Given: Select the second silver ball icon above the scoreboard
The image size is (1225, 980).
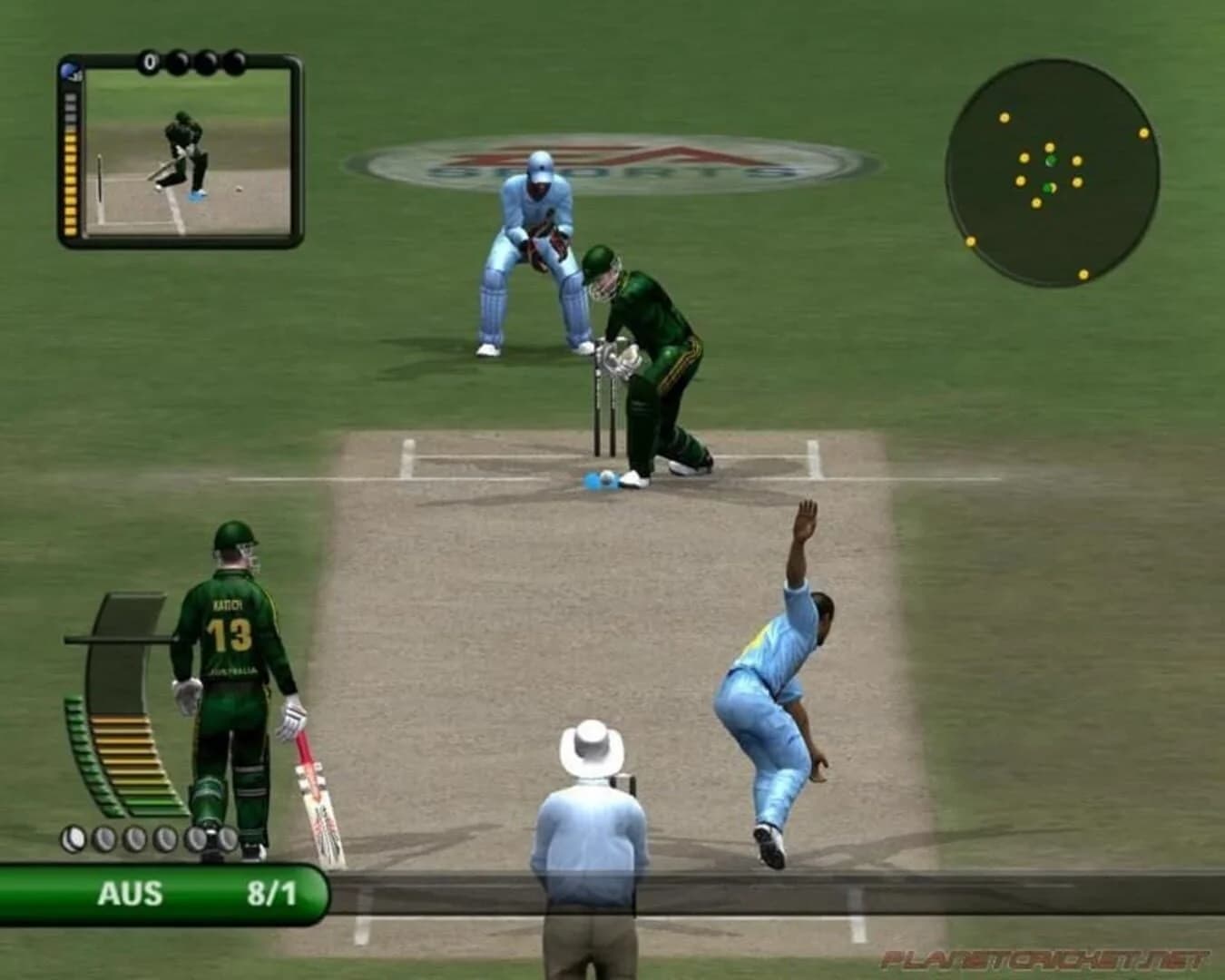Looking at the screenshot, I should coord(103,838).
